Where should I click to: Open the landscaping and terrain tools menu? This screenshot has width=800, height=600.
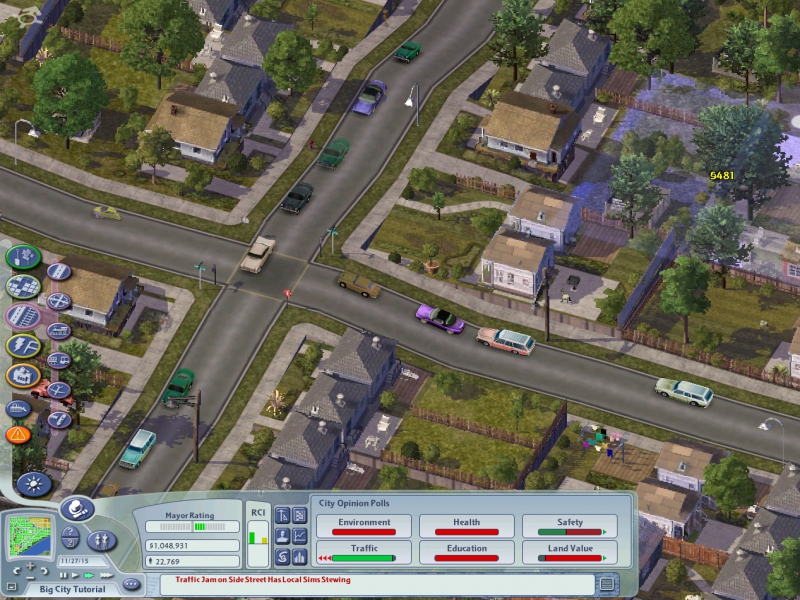[21, 257]
